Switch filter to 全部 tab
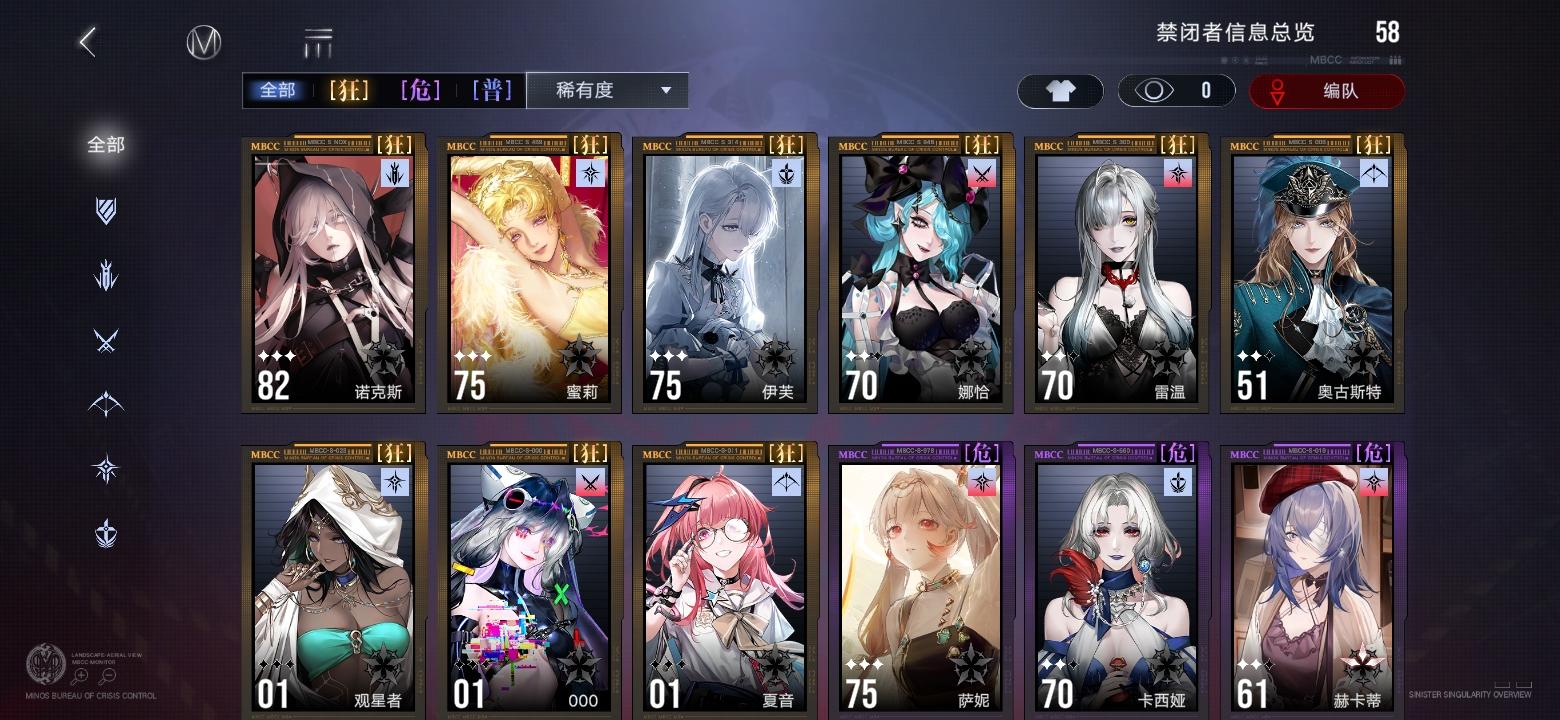Image resolution: width=1560 pixels, height=720 pixels. 277,90
